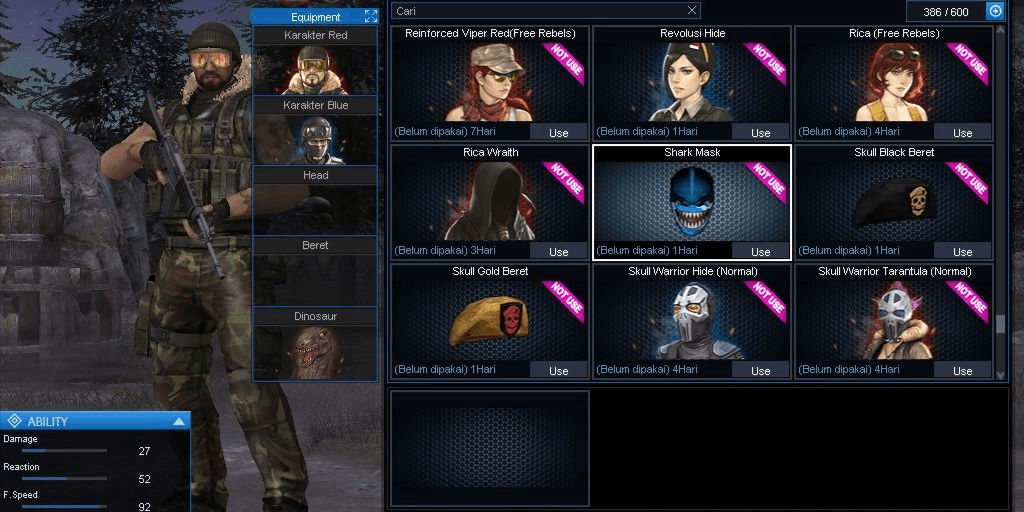Use the Shark Mask item
This screenshot has height=512, width=1024.
point(760,251)
